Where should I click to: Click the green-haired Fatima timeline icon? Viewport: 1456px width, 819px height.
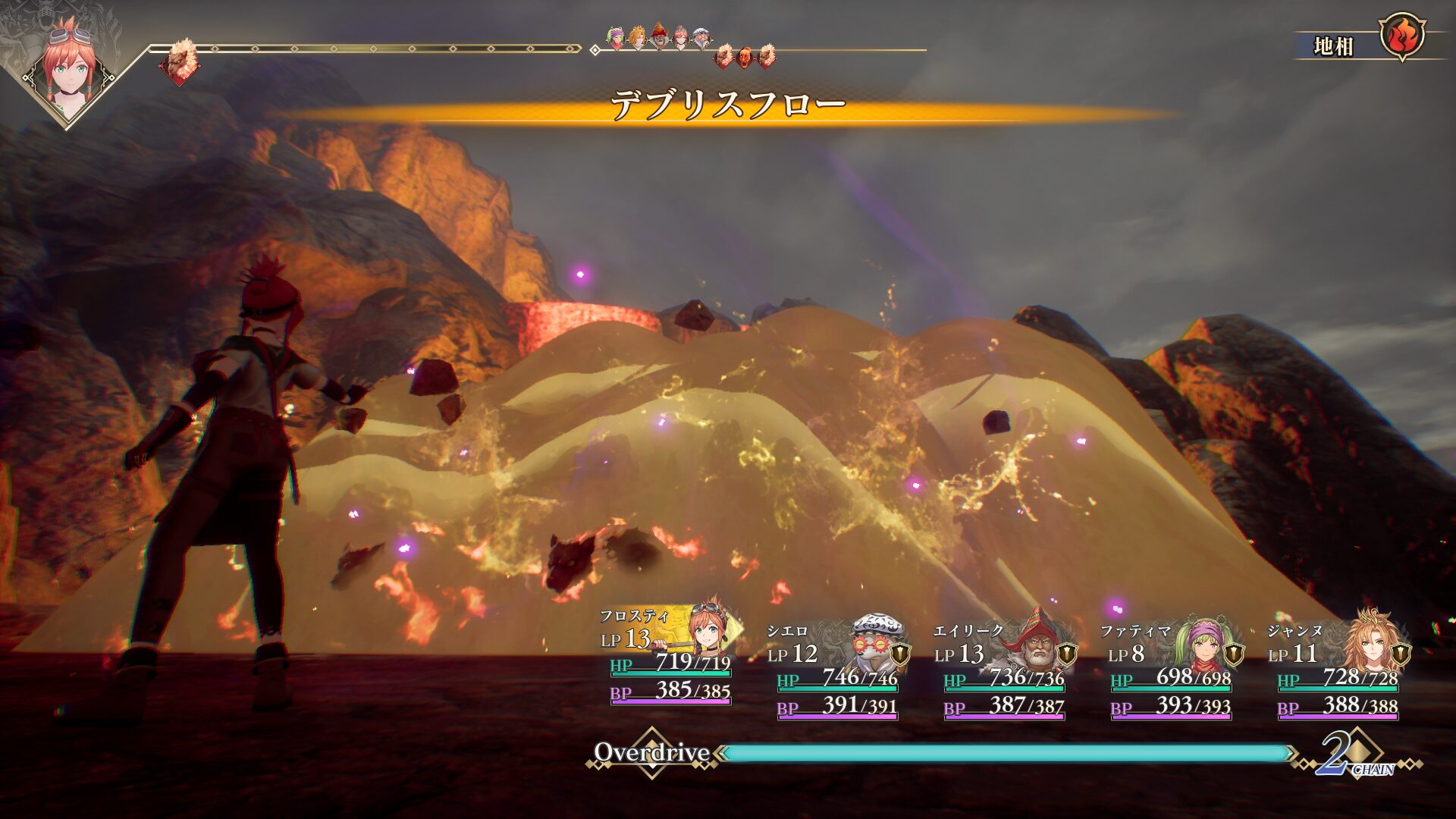pyautogui.click(x=617, y=36)
